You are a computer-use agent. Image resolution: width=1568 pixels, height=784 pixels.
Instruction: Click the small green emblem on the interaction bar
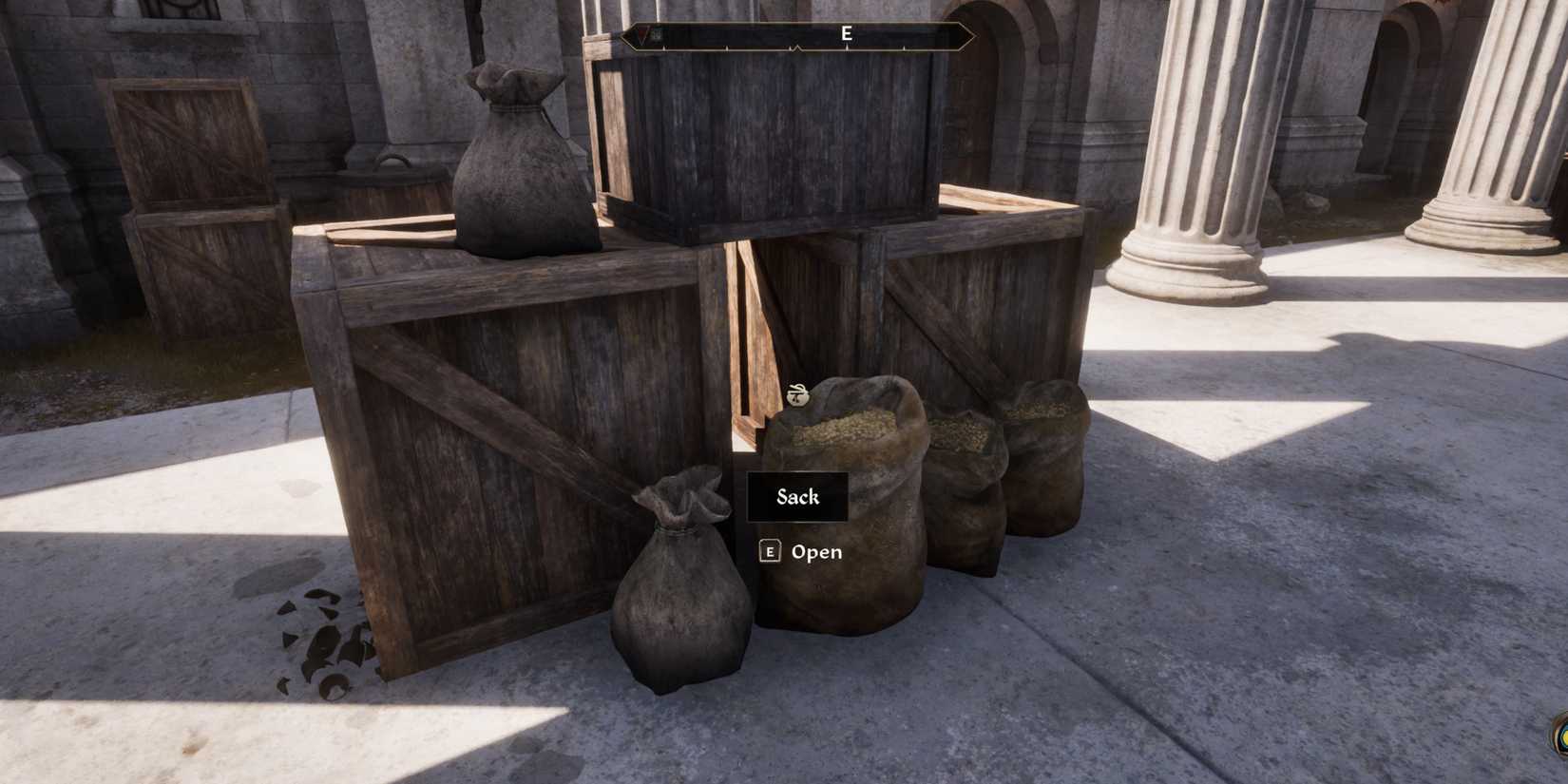(659, 34)
